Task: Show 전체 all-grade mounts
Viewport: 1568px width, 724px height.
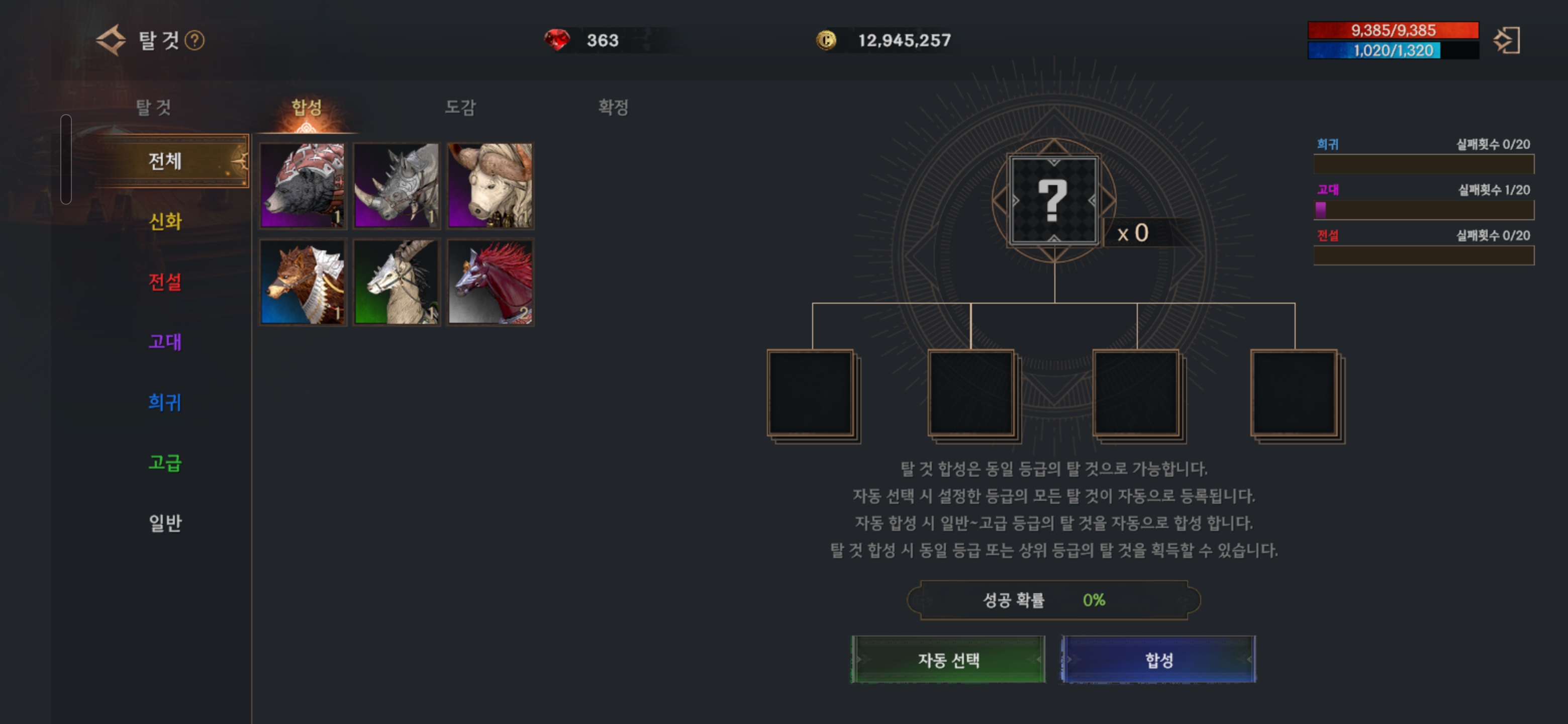Action: 165,161
